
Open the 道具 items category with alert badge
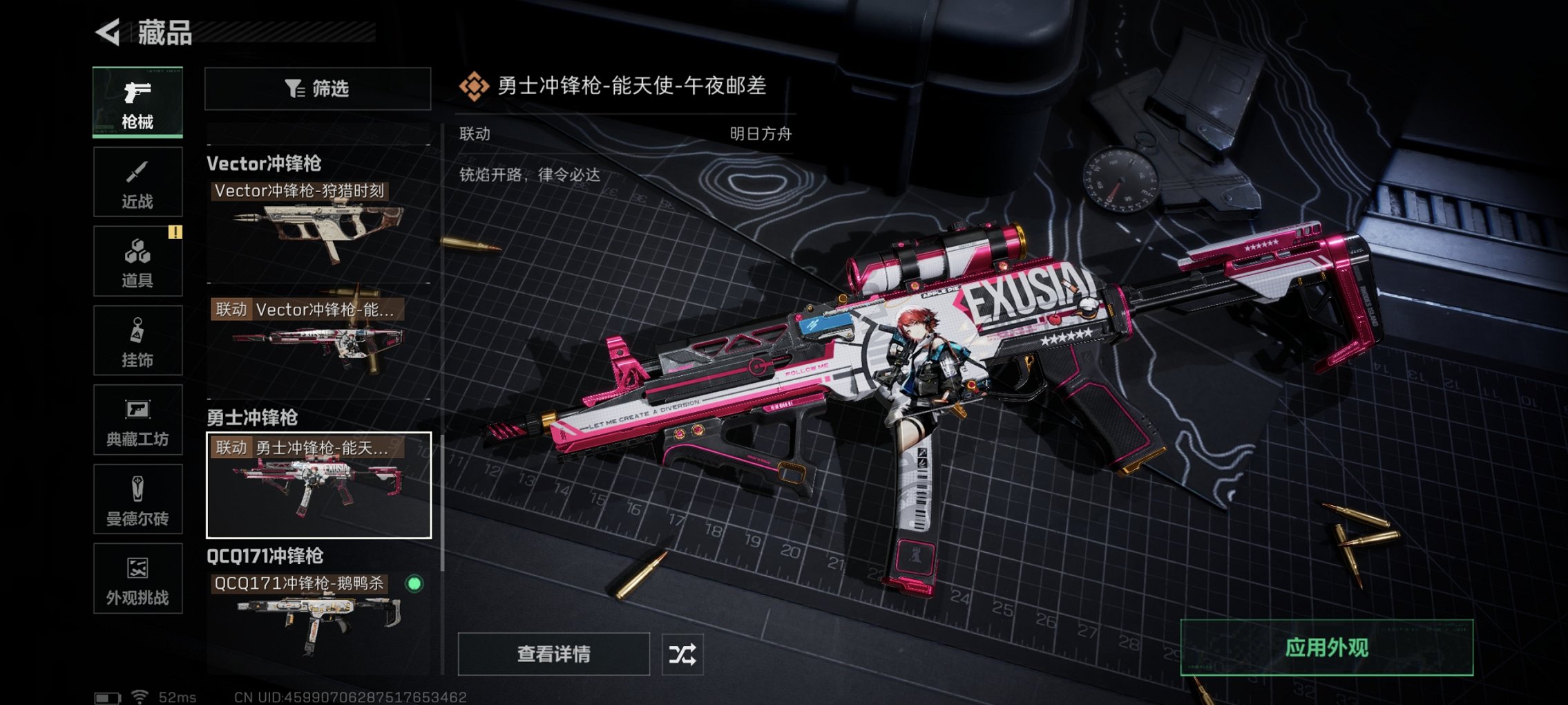[137, 261]
